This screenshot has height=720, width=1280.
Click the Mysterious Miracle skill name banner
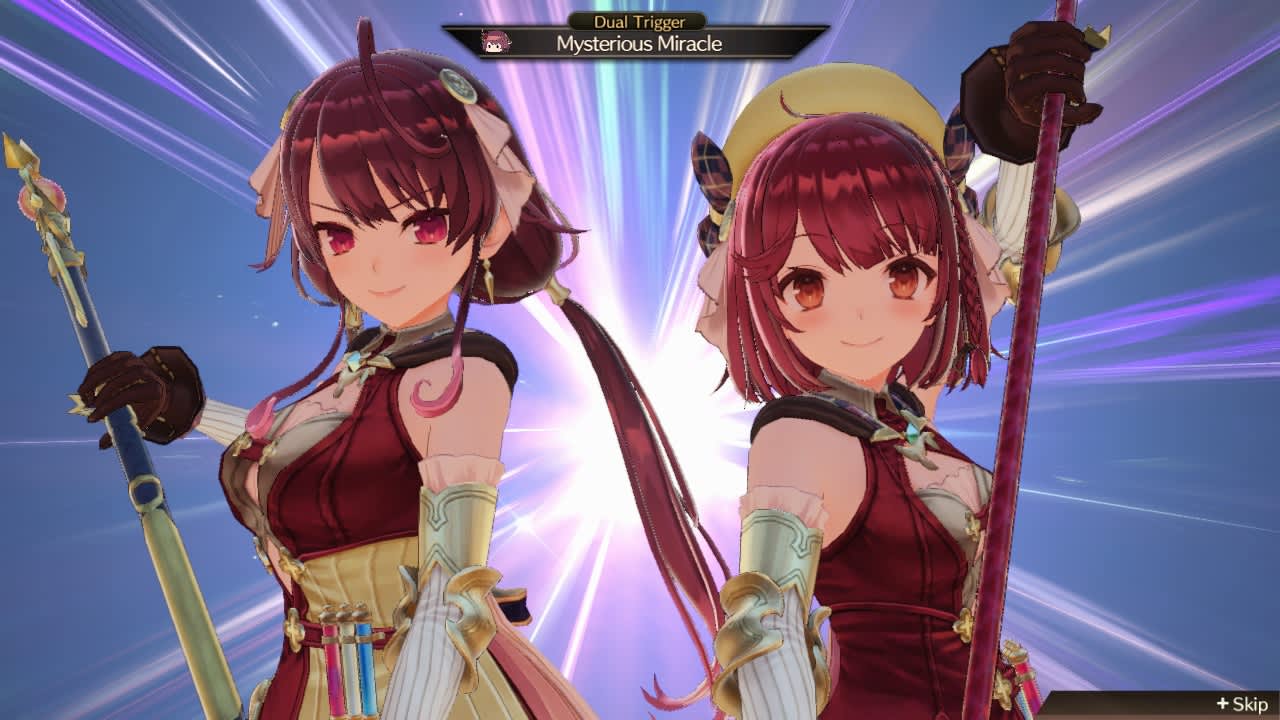point(640,44)
